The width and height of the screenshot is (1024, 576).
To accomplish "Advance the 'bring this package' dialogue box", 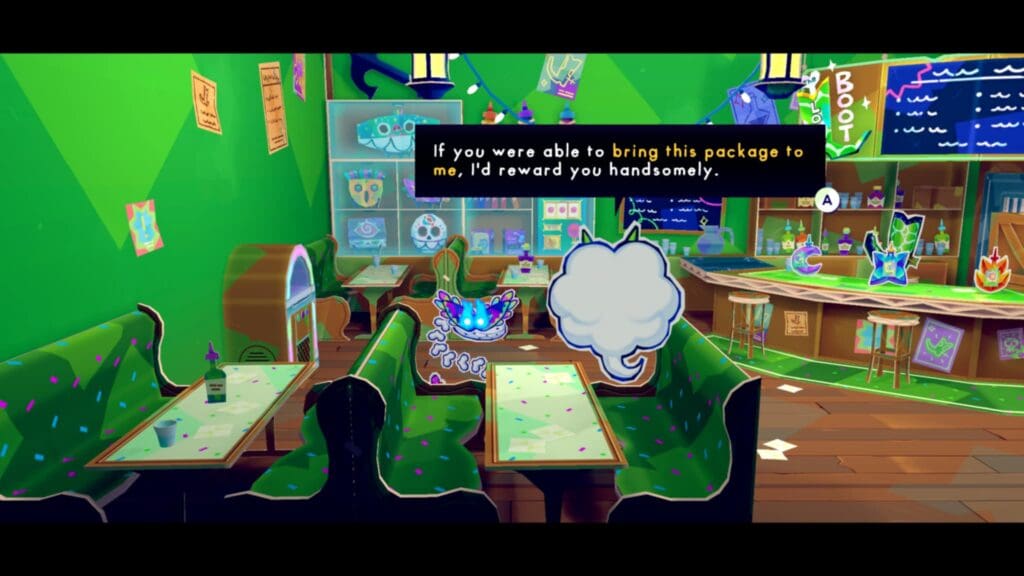I will (x=827, y=199).
